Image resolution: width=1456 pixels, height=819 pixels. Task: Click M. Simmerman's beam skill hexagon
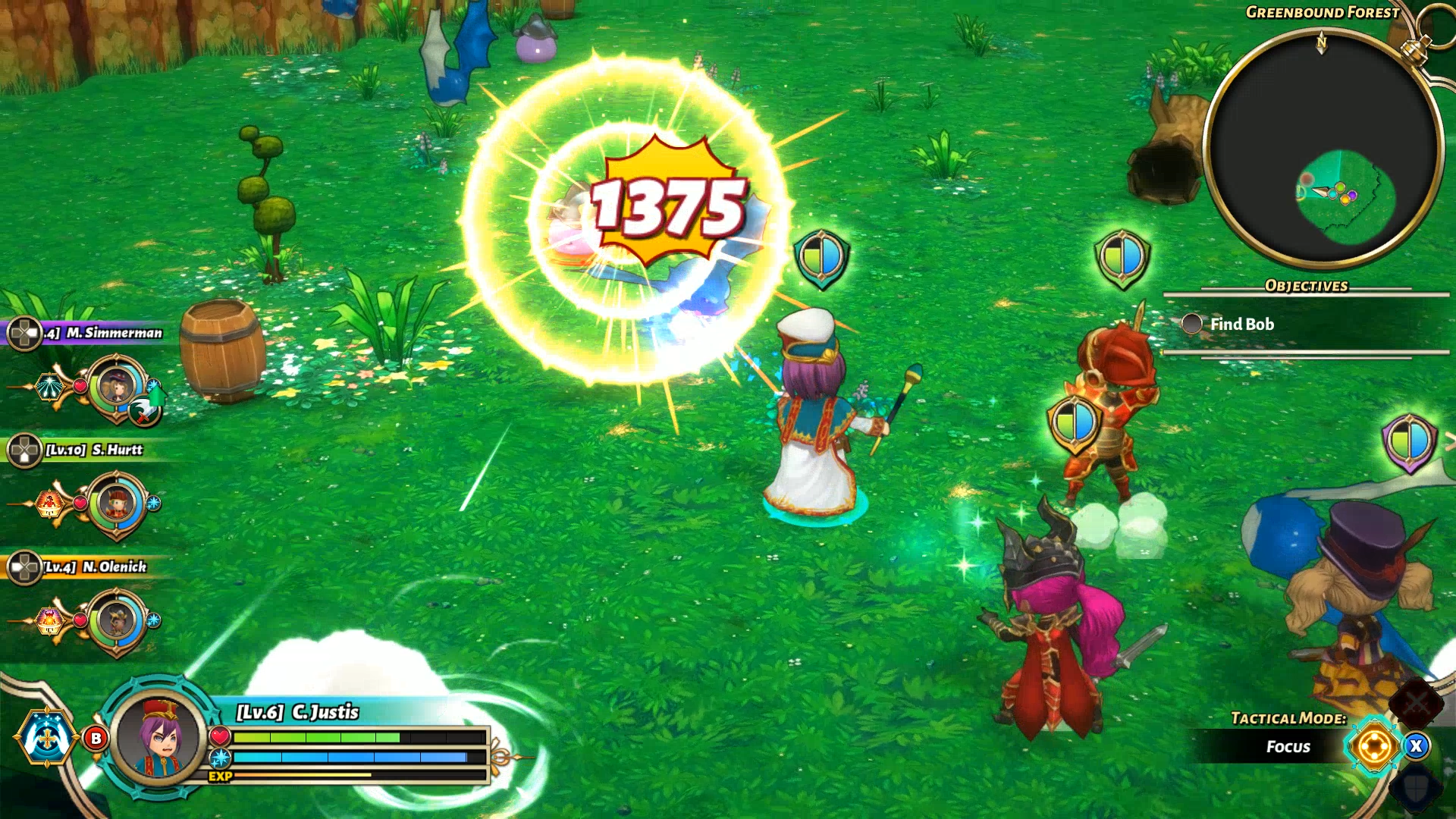pos(51,386)
